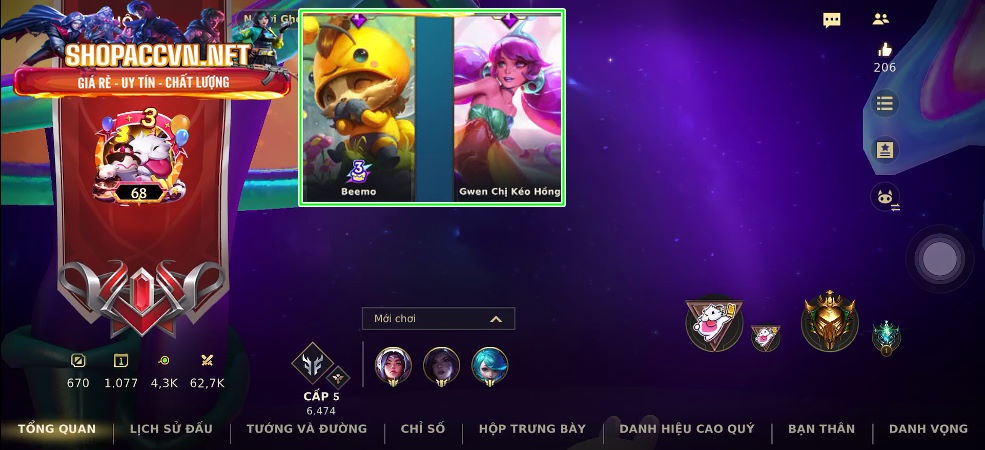
Task: Select the Beemo skin showcase card
Action: (358, 107)
